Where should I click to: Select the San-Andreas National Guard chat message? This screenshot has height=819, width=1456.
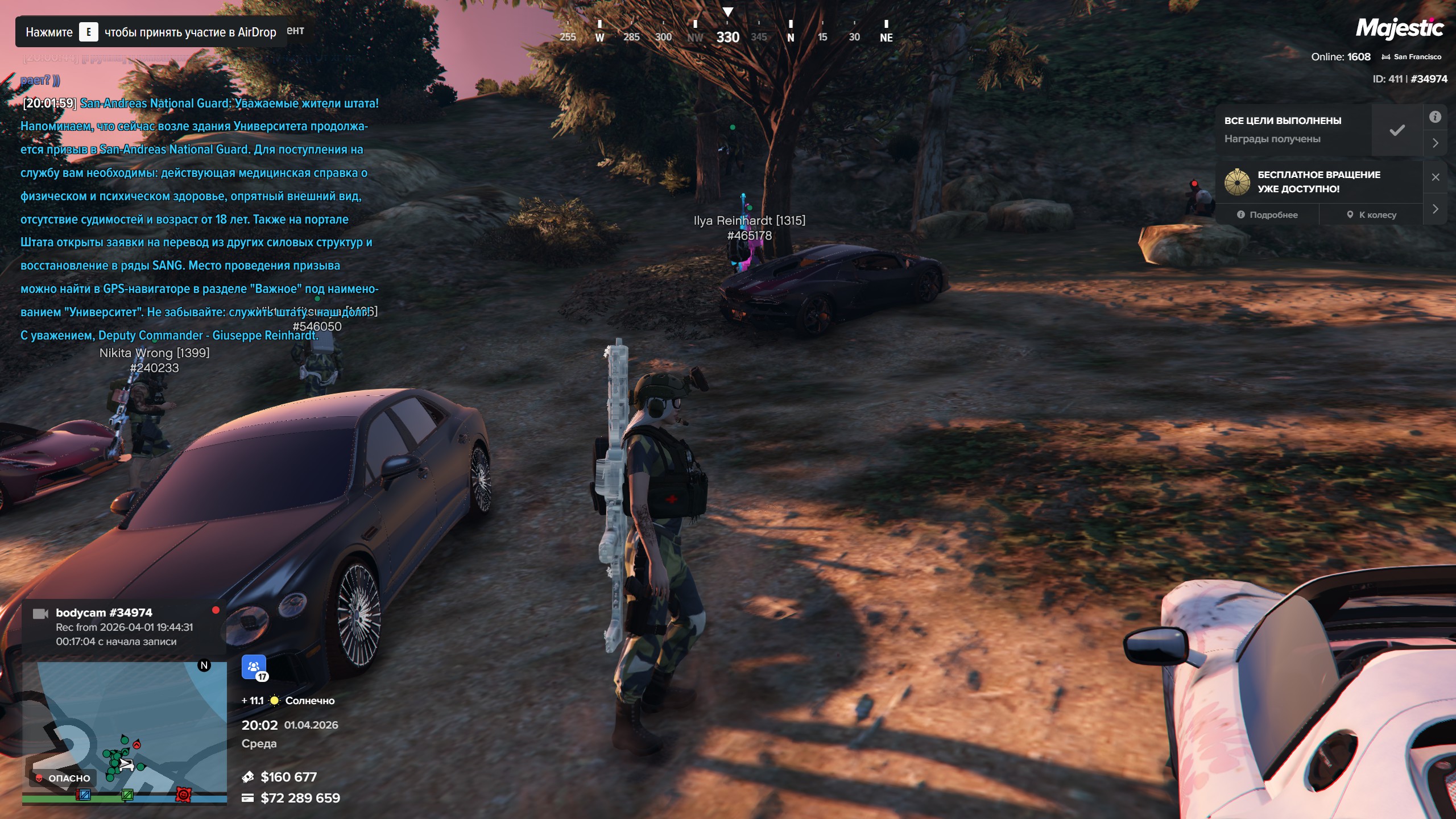pos(199,219)
